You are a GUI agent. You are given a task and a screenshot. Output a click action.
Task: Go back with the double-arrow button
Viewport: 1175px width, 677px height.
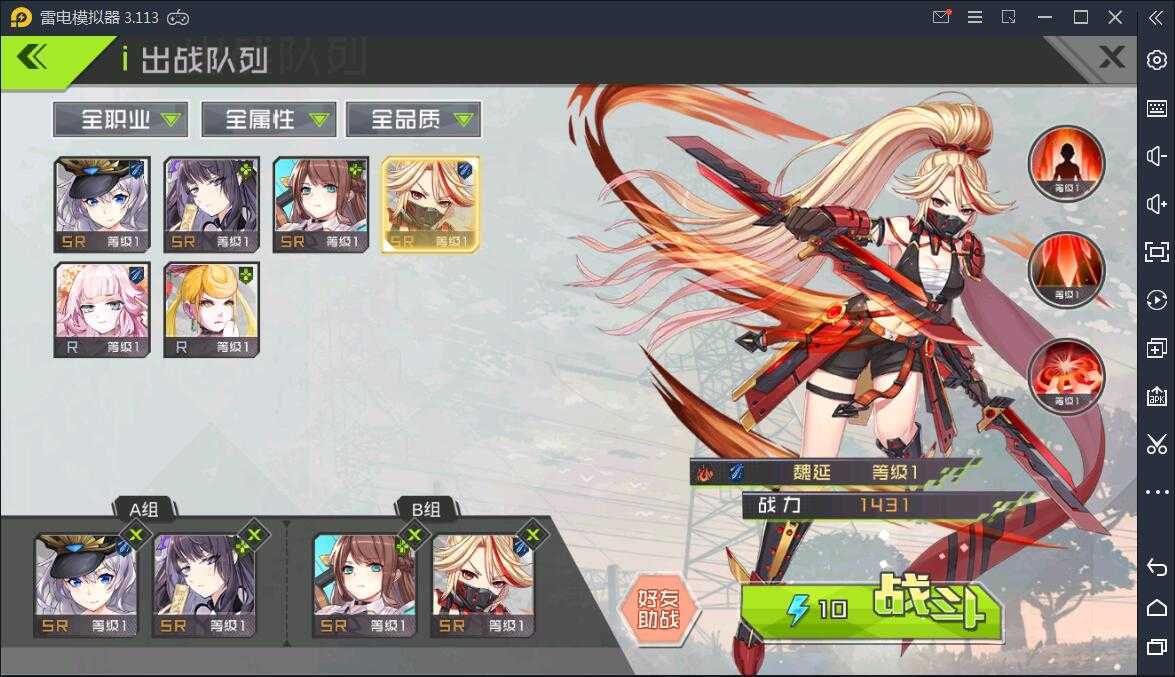[33, 58]
